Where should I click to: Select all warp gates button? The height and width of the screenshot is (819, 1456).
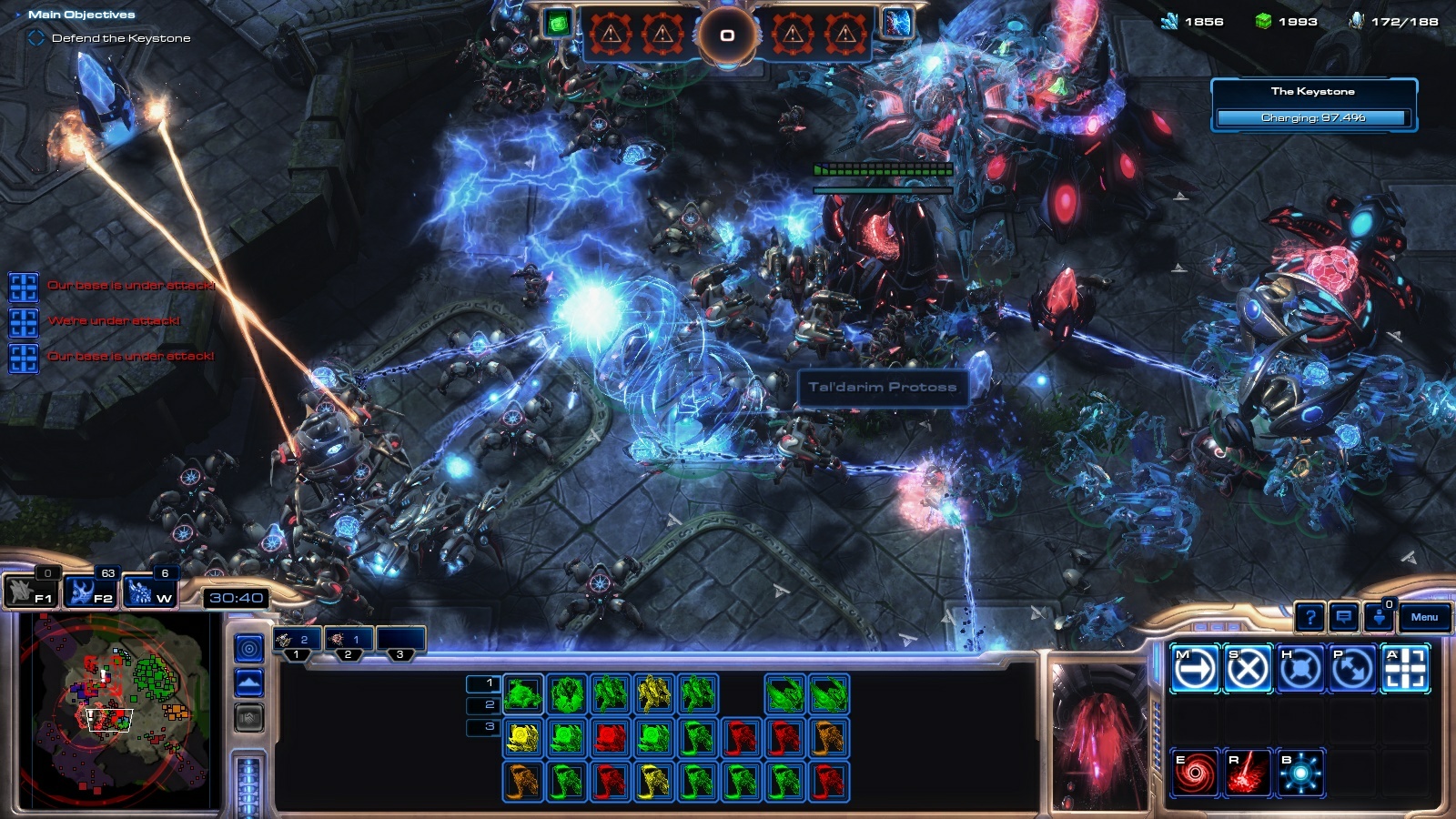150,592
